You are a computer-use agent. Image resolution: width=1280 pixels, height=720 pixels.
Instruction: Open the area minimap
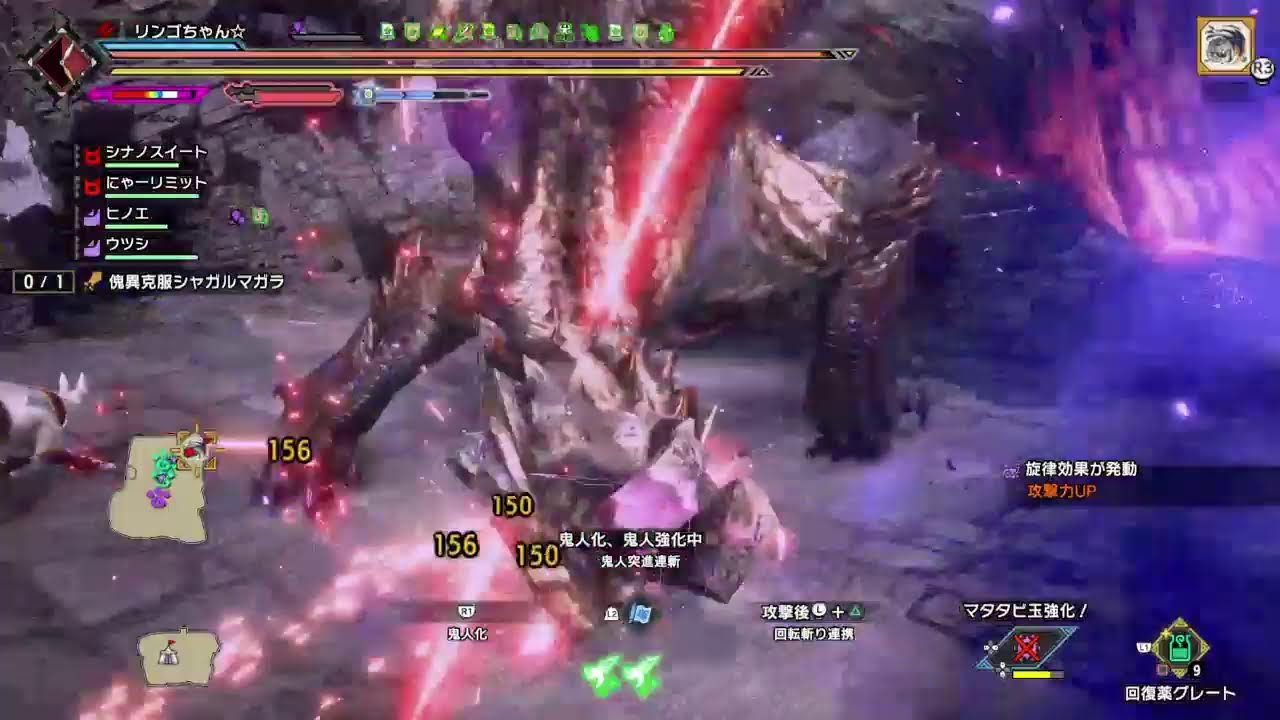(x=170, y=489)
